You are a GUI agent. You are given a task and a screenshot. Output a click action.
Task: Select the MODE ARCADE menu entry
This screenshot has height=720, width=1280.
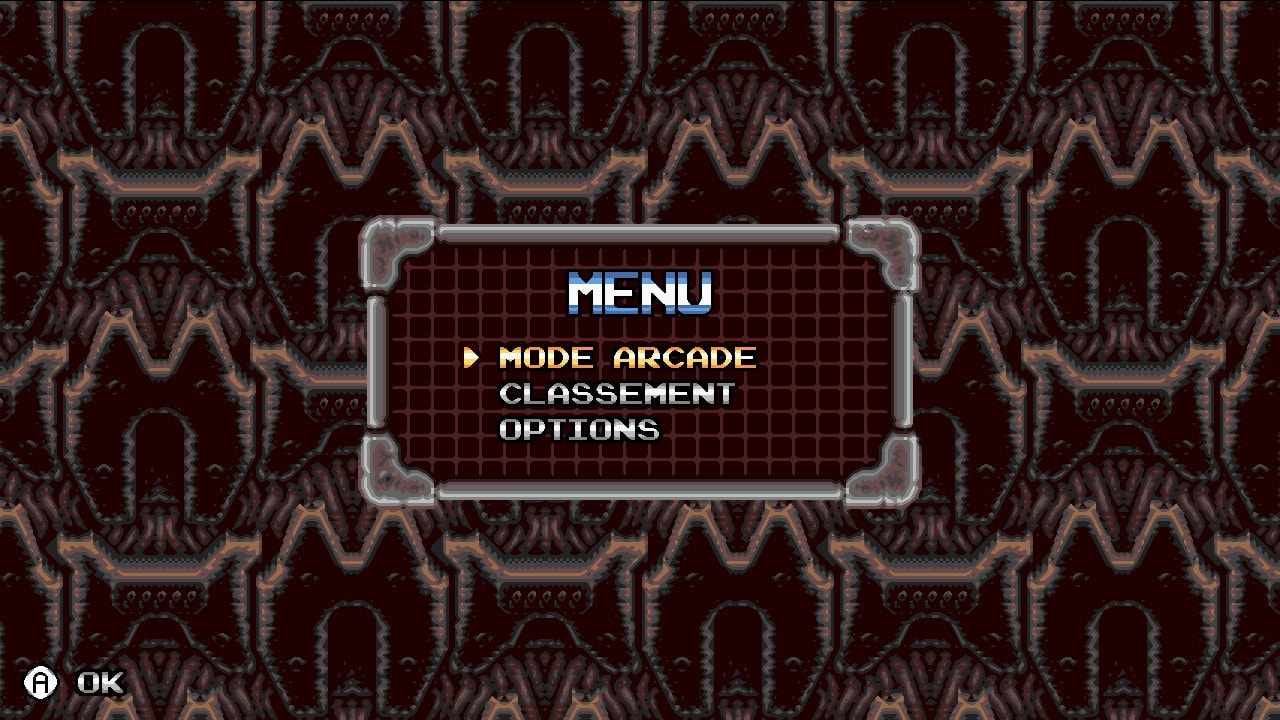point(627,358)
